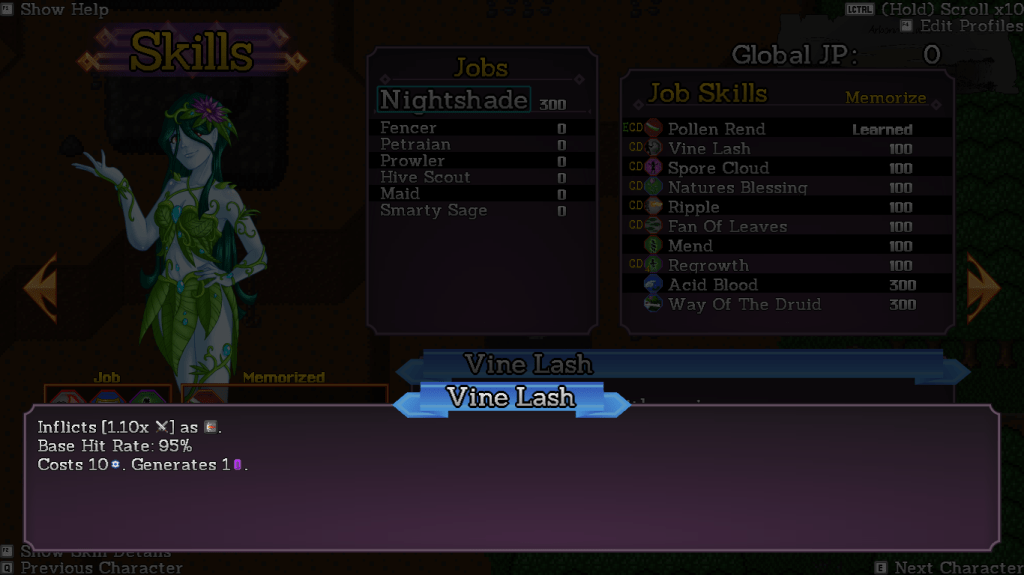Select the Spore Cloud skill
This screenshot has width=1024, height=575.
[718, 168]
